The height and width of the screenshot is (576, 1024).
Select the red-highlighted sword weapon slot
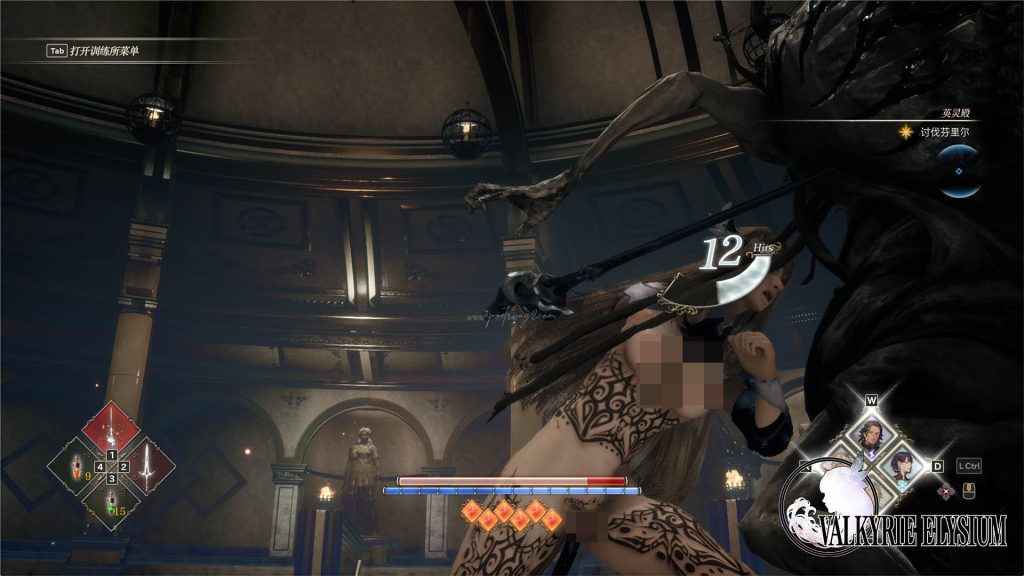tap(110, 427)
